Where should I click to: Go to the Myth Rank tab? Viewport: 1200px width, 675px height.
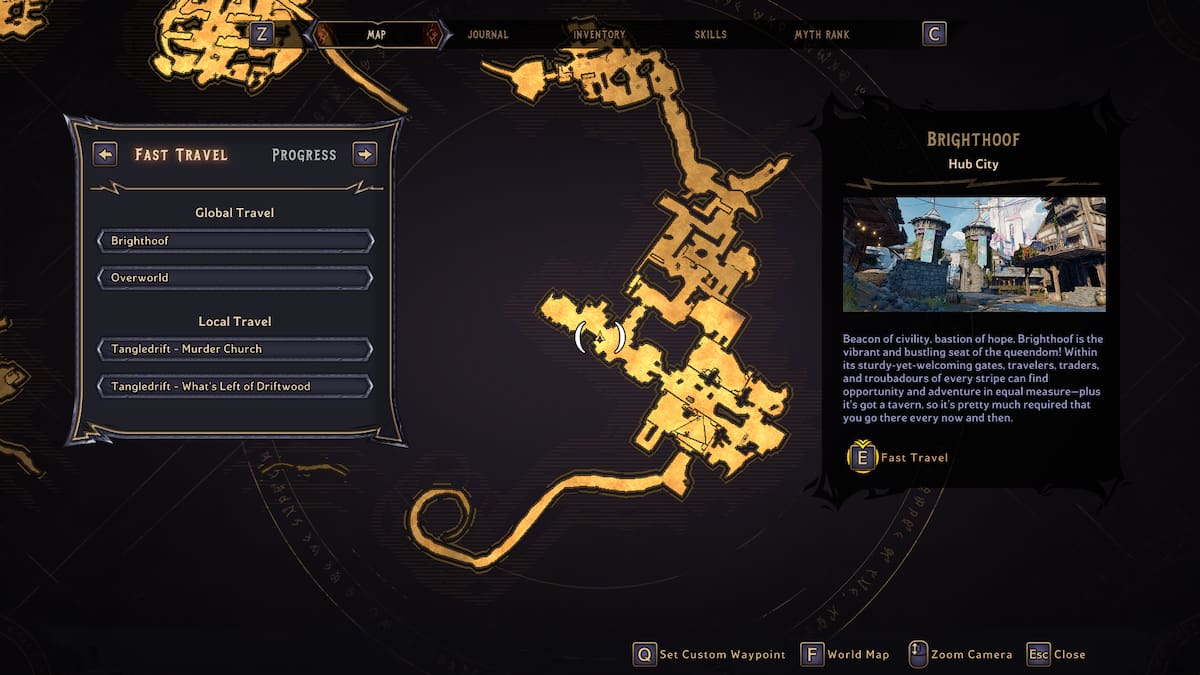(x=822, y=35)
